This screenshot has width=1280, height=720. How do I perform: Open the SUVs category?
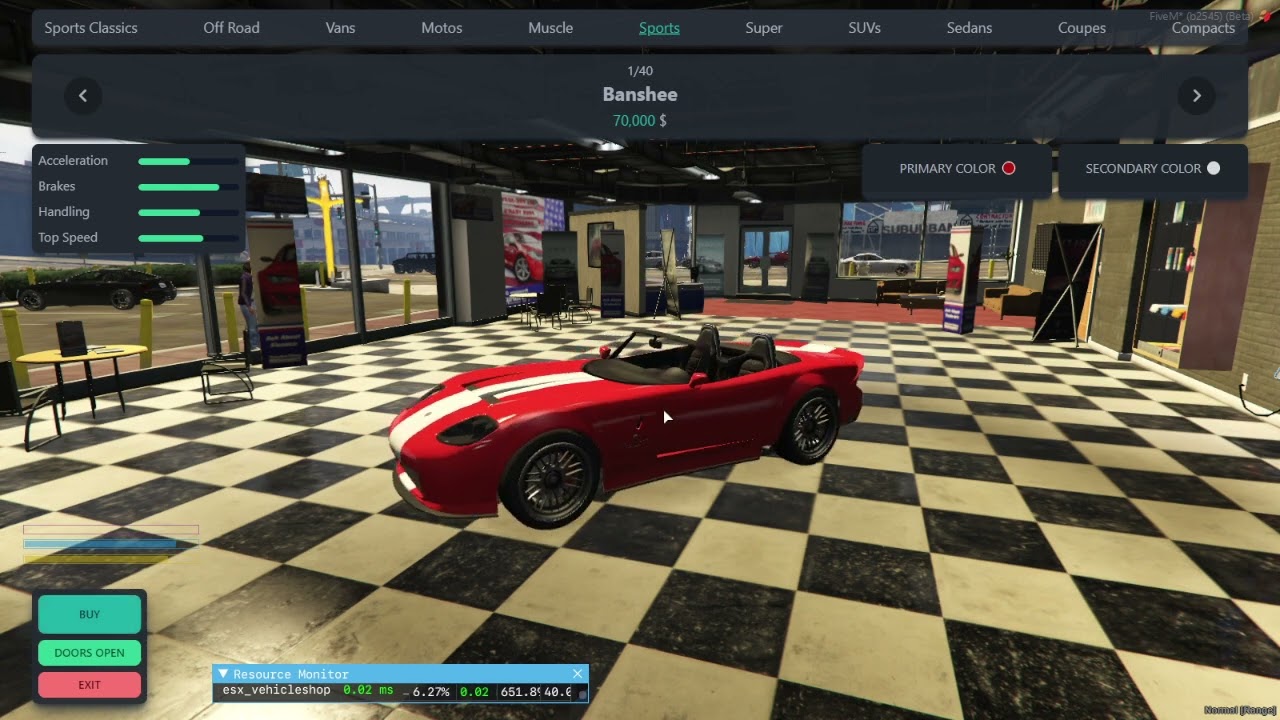pos(864,28)
